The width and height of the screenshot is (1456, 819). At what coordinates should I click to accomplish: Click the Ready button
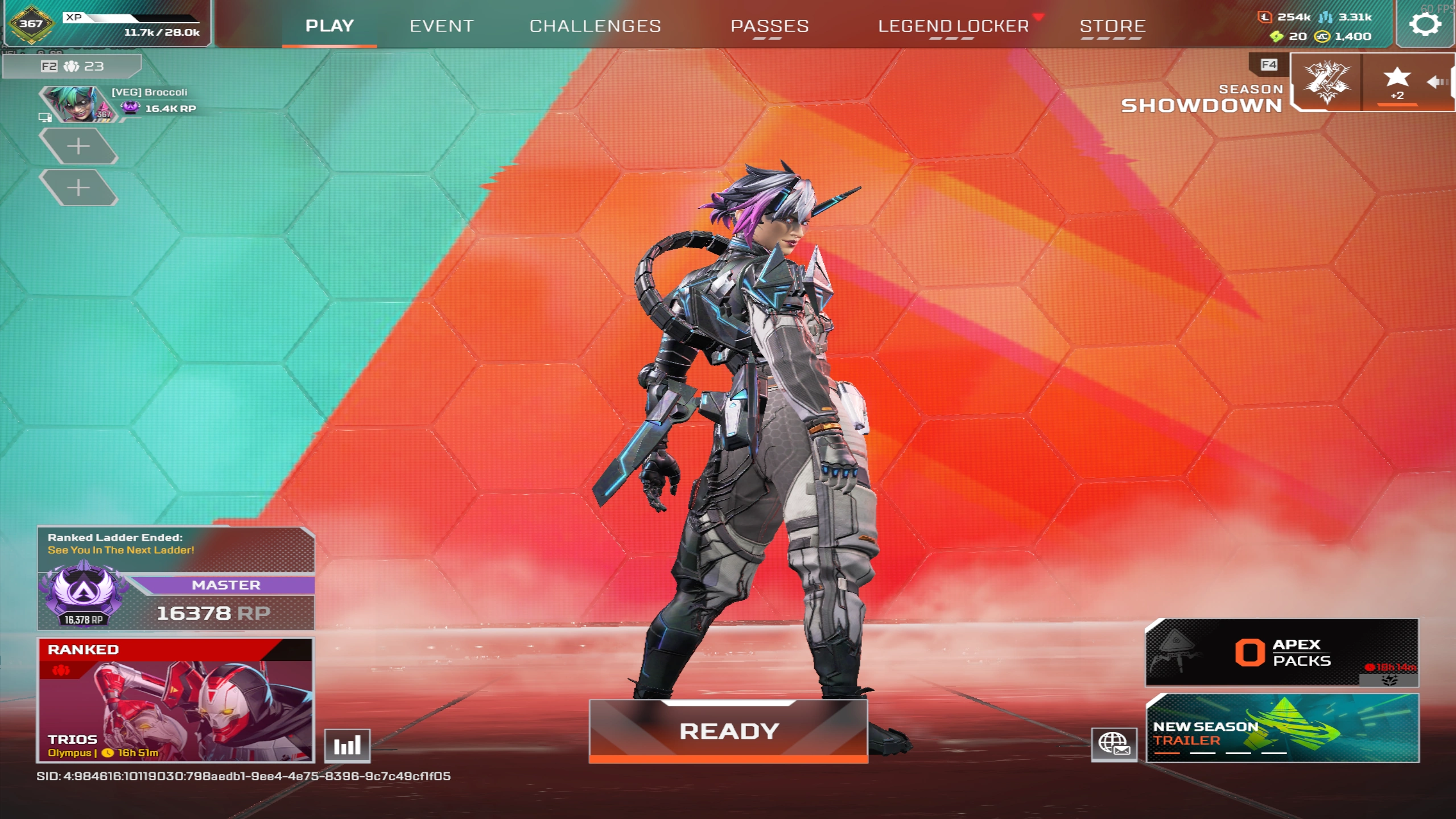coord(728,731)
